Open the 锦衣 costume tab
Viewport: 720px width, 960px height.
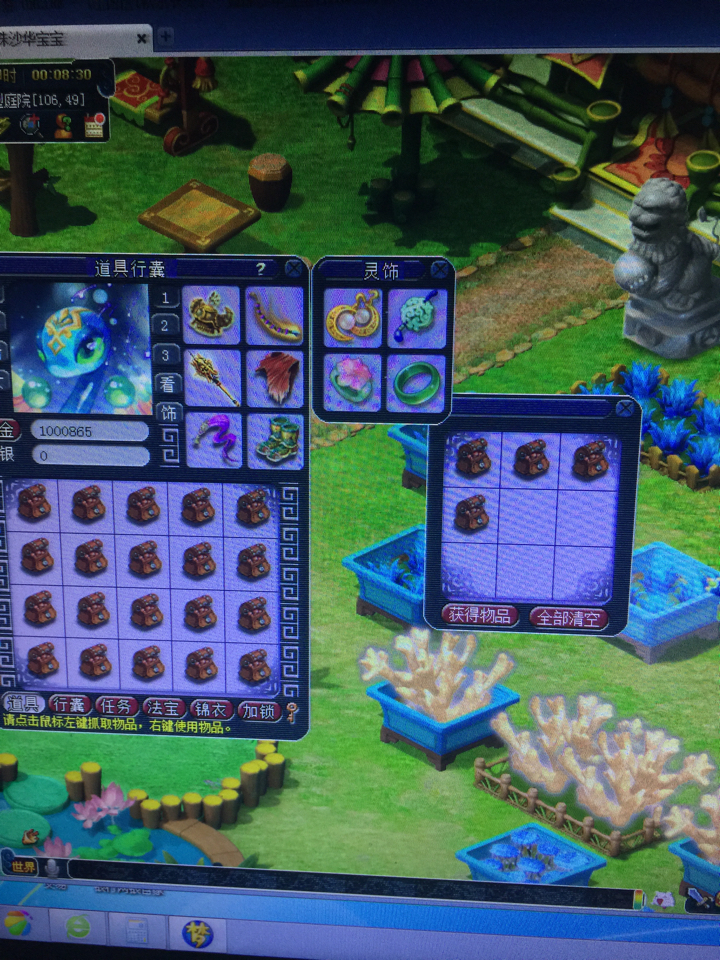coord(210,709)
